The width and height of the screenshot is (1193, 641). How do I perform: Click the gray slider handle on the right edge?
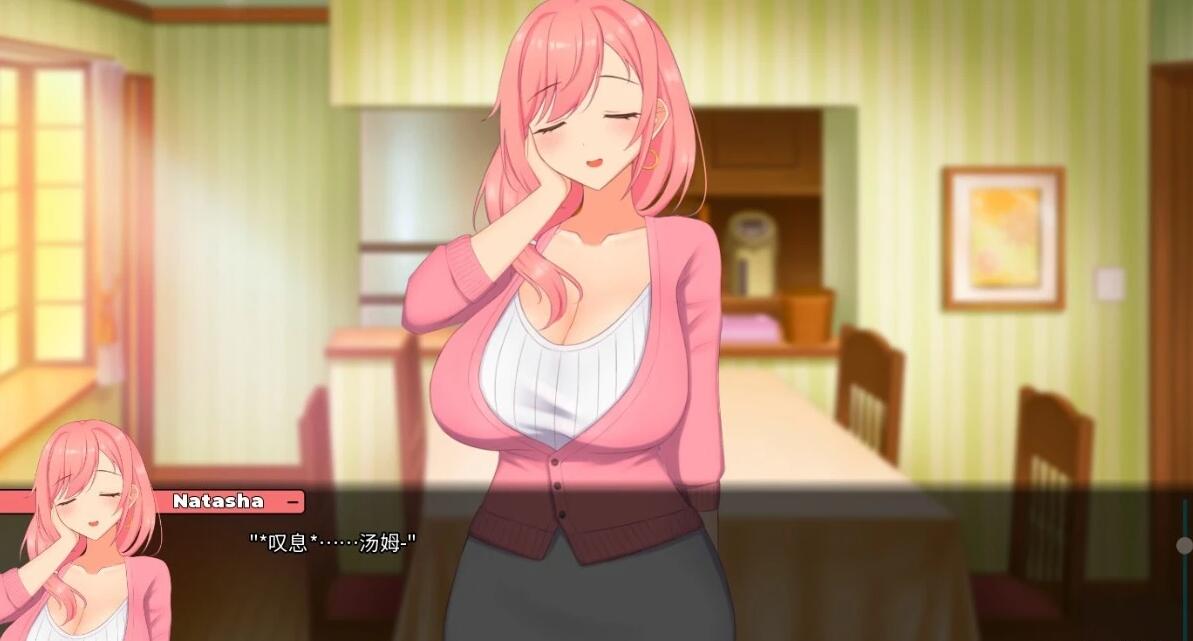[x=1185, y=545]
